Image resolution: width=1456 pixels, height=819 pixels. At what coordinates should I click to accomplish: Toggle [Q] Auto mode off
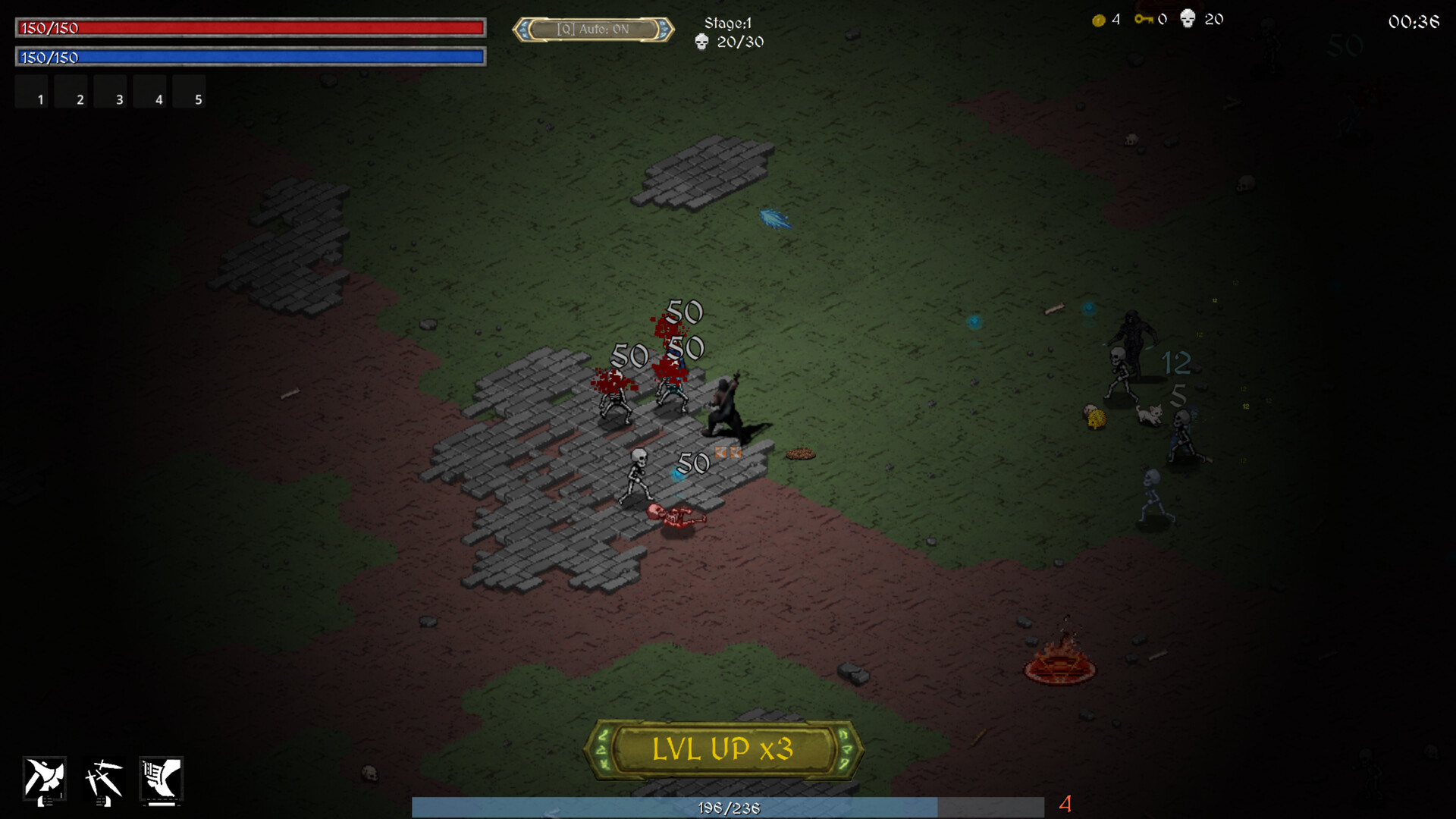pos(594,27)
